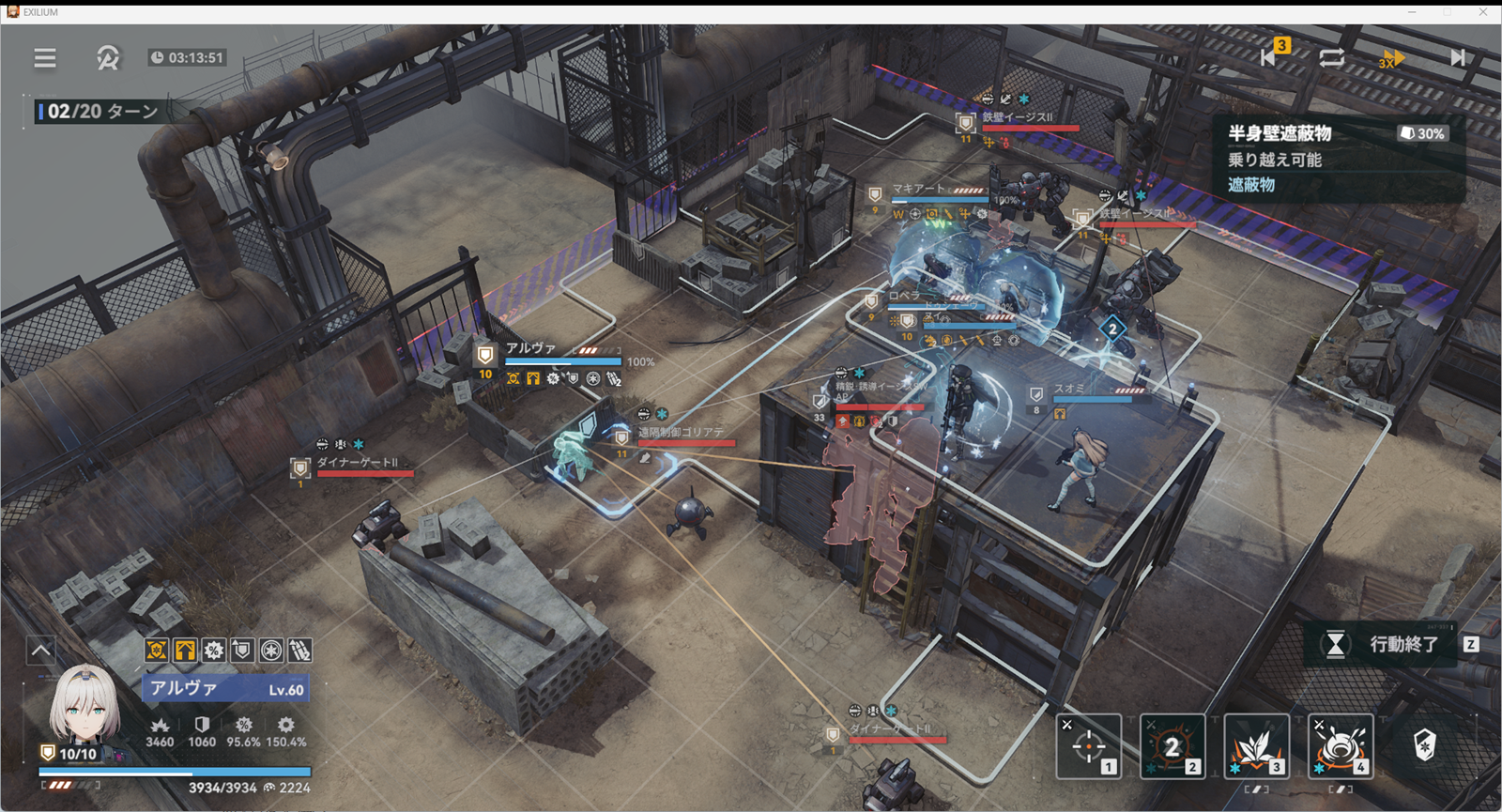Select ally スオミ's nameplate
Screen dimensions: 1502x812
pyautogui.click(x=1069, y=389)
